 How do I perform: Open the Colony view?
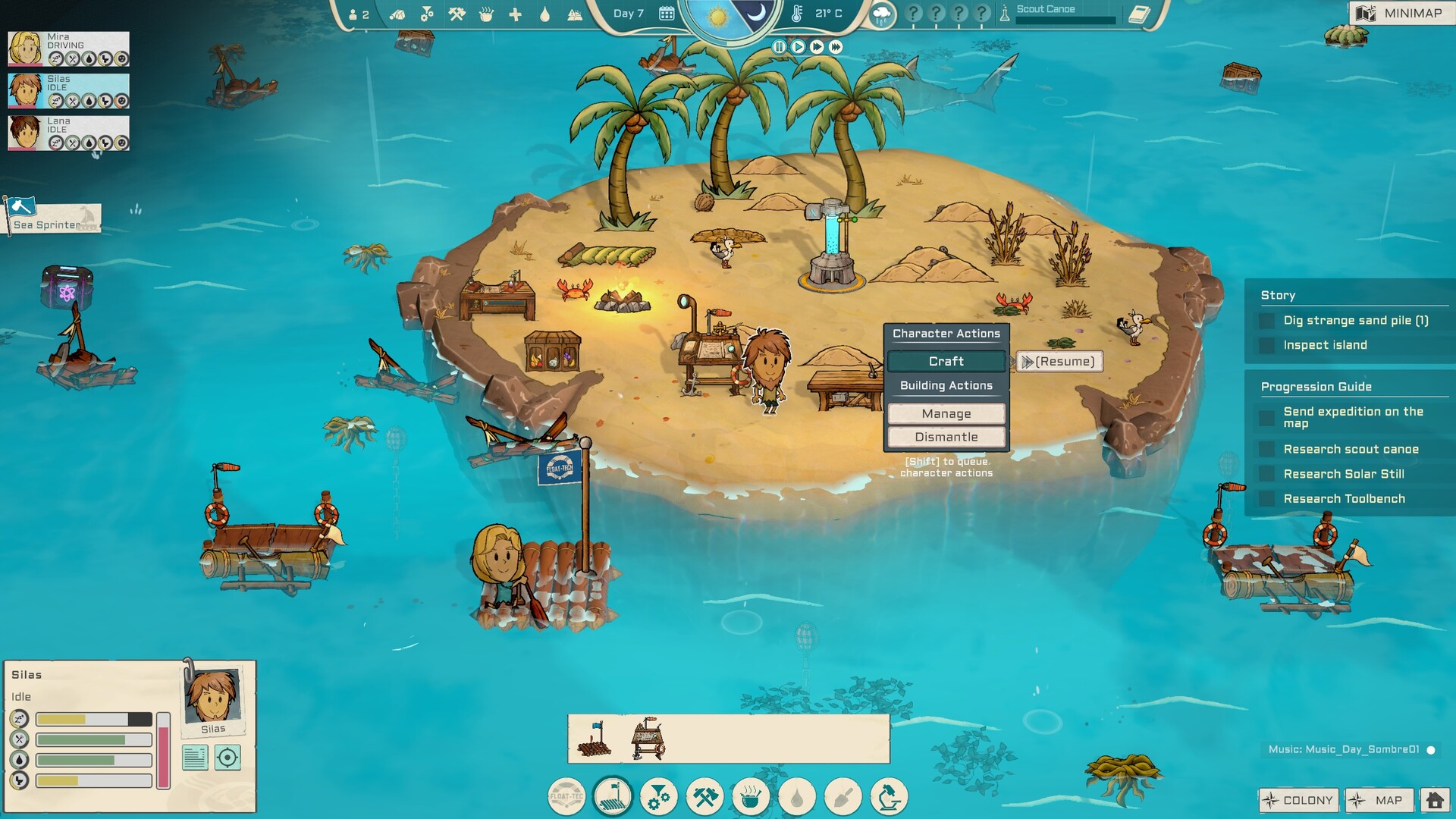pyautogui.click(x=1298, y=800)
